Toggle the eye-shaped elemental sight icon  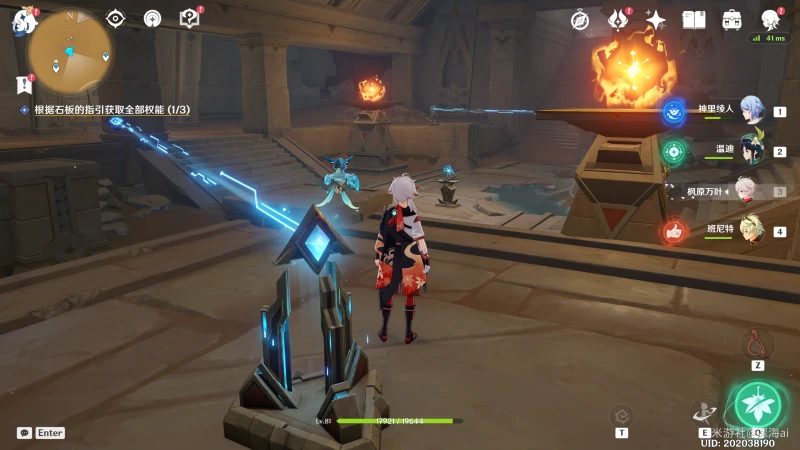coord(116,18)
